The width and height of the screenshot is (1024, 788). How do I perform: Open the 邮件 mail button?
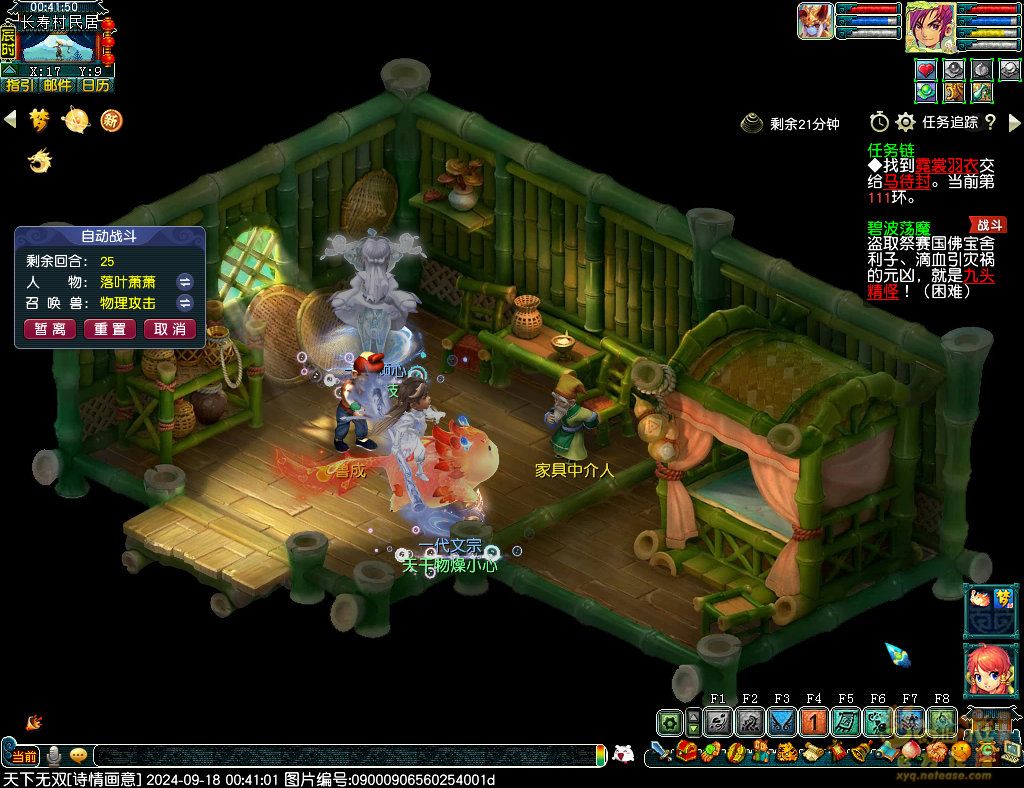point(58,85)
